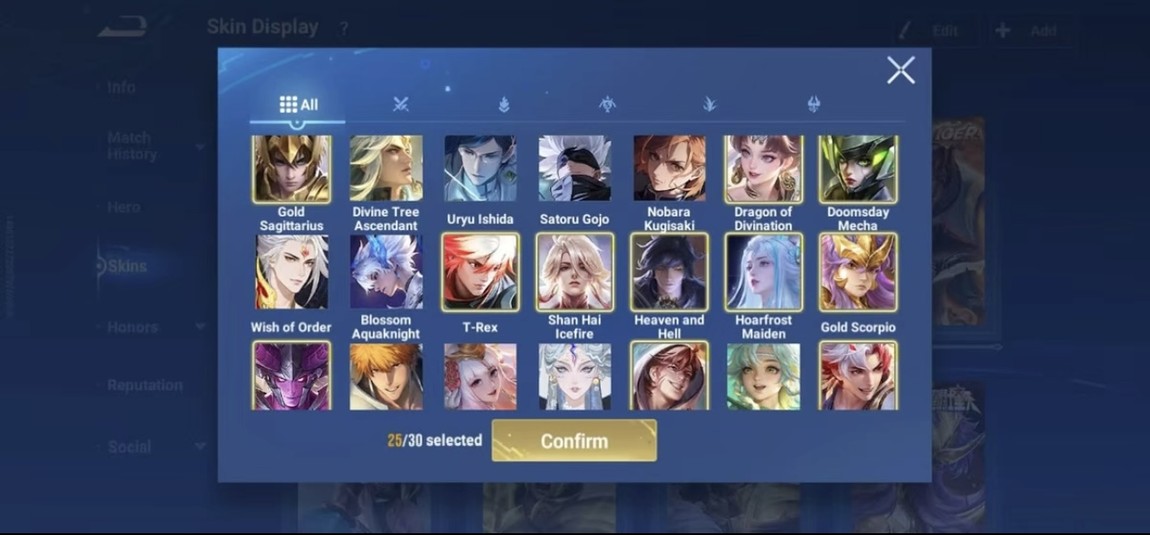Choose the Blossom Aquaknight skin
Screen dimensions: 1150x535
pyautogui.click(x=386, y=272)
